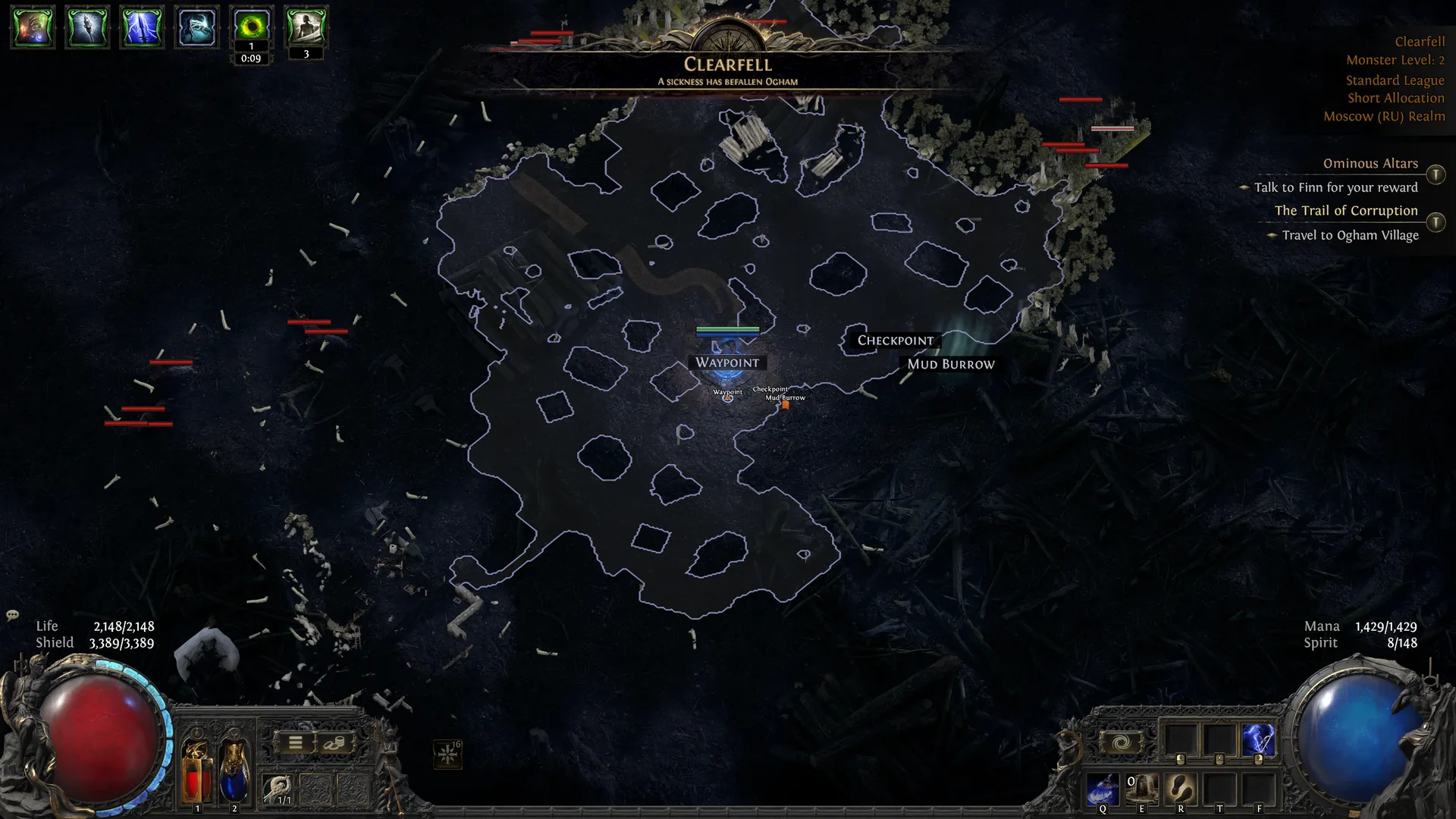
Task: Toggle The Trail of Corruption quest pin
Action: click(1436, 222)
